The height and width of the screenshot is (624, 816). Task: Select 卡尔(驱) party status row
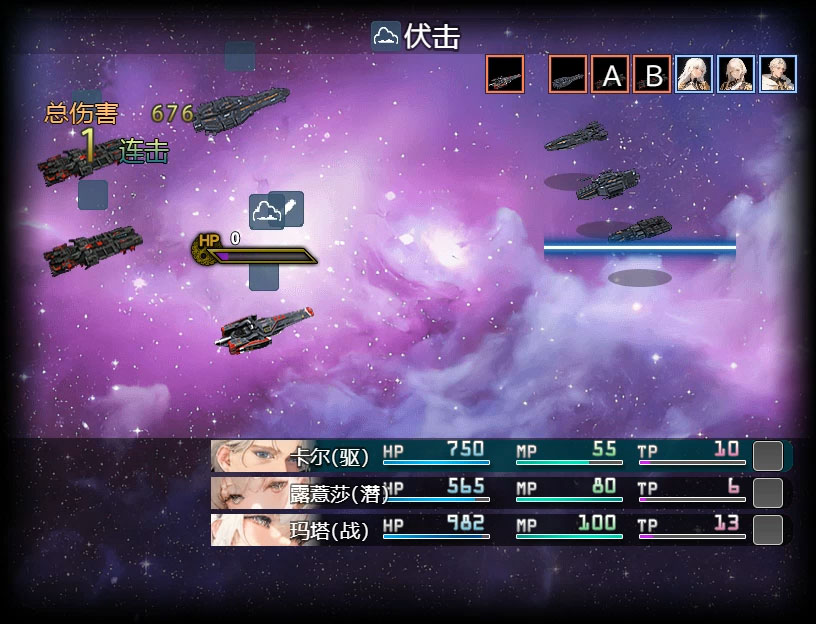coord(500,456)
